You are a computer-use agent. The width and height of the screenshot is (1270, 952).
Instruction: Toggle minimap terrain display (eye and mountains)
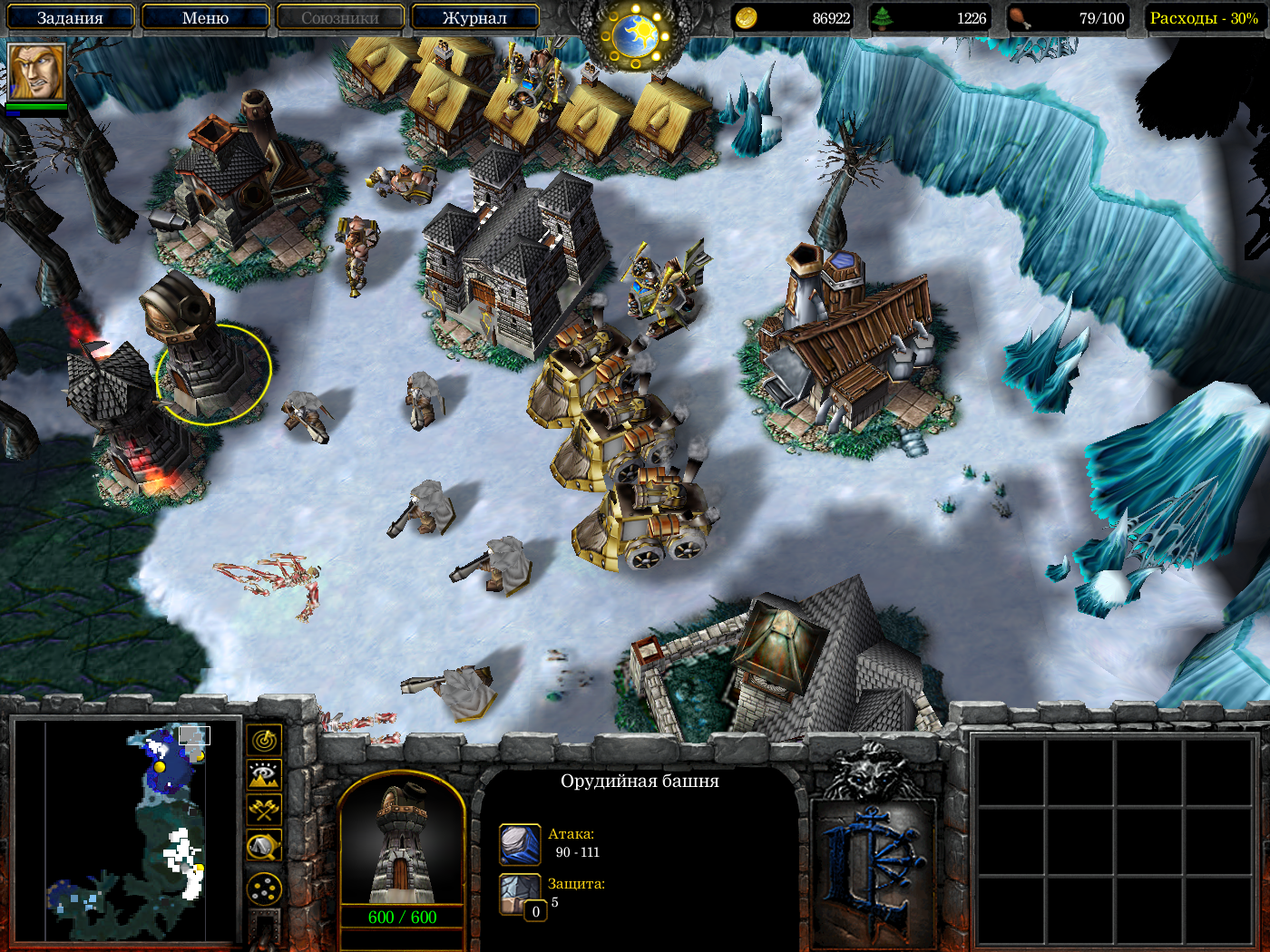[264, 775]
